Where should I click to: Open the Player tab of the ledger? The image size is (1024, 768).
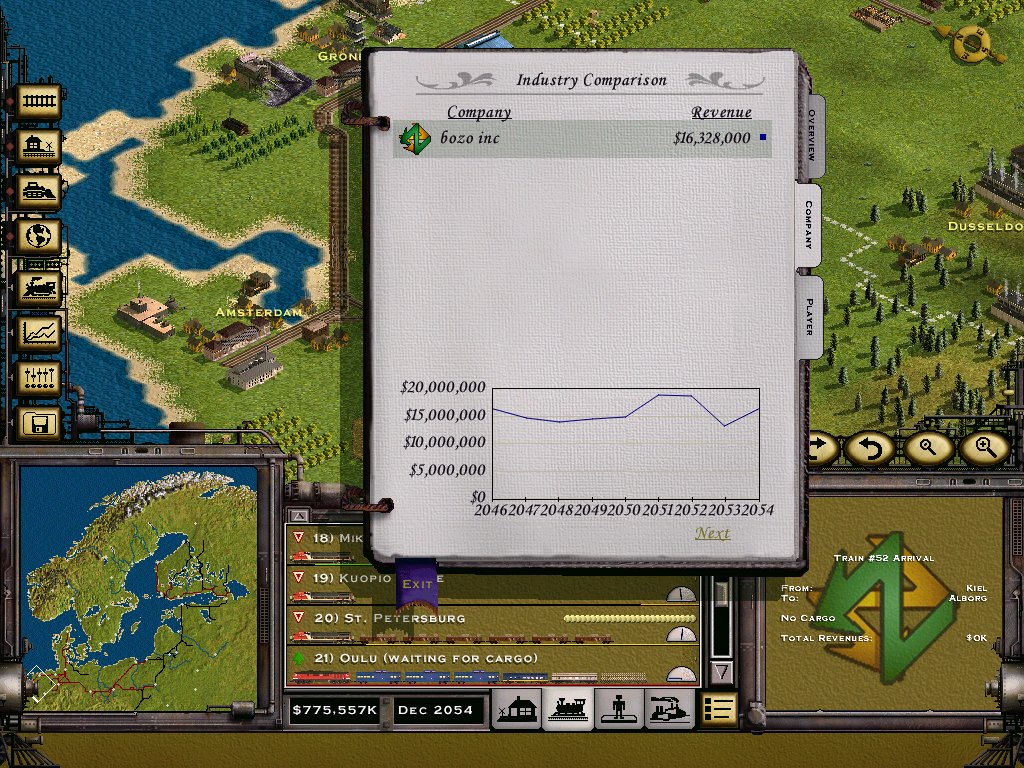pyautogui.click(x=810, y=314)
